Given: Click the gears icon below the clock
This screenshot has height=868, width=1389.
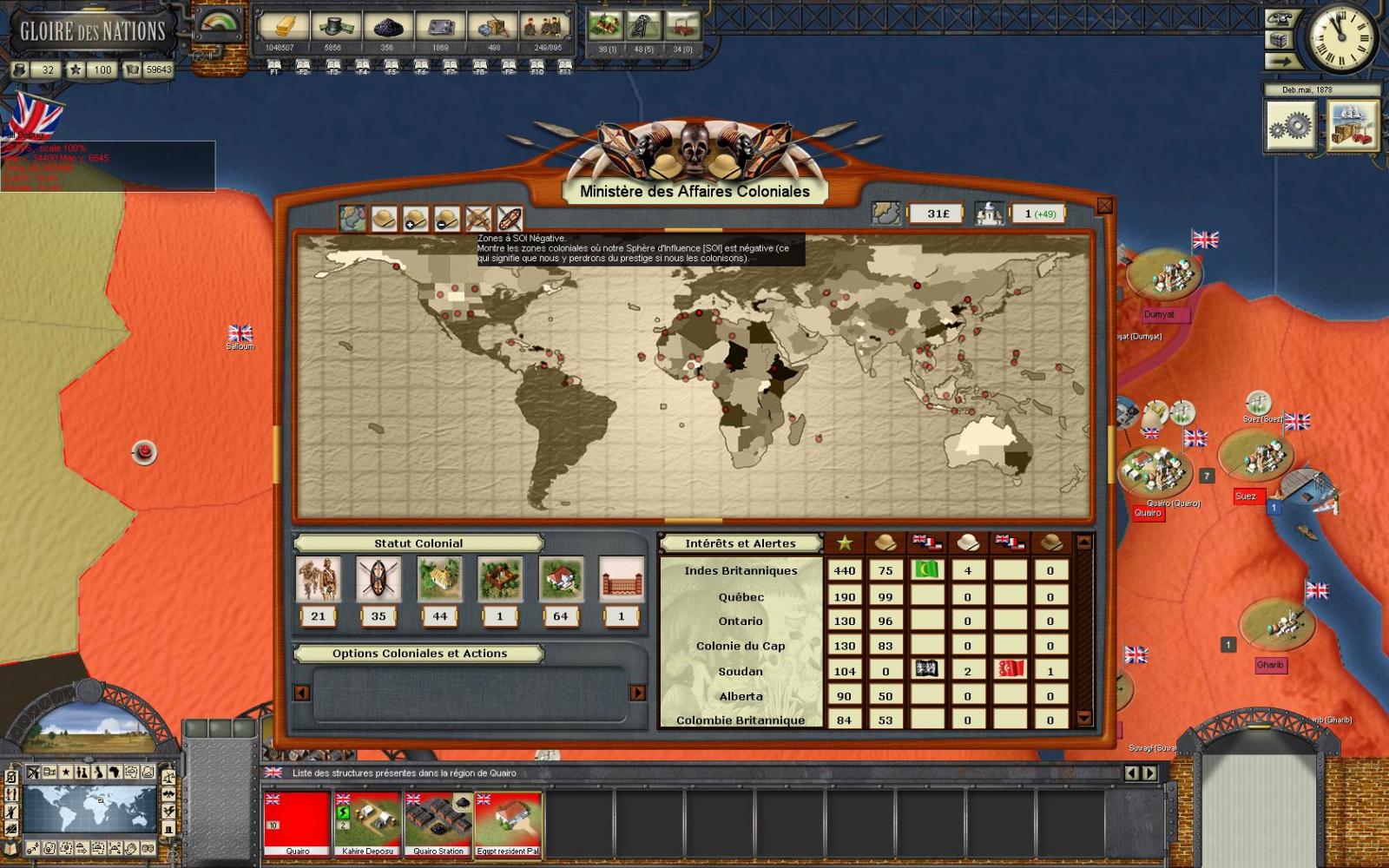Looking at the screenshot, I should pos(1293,126).
